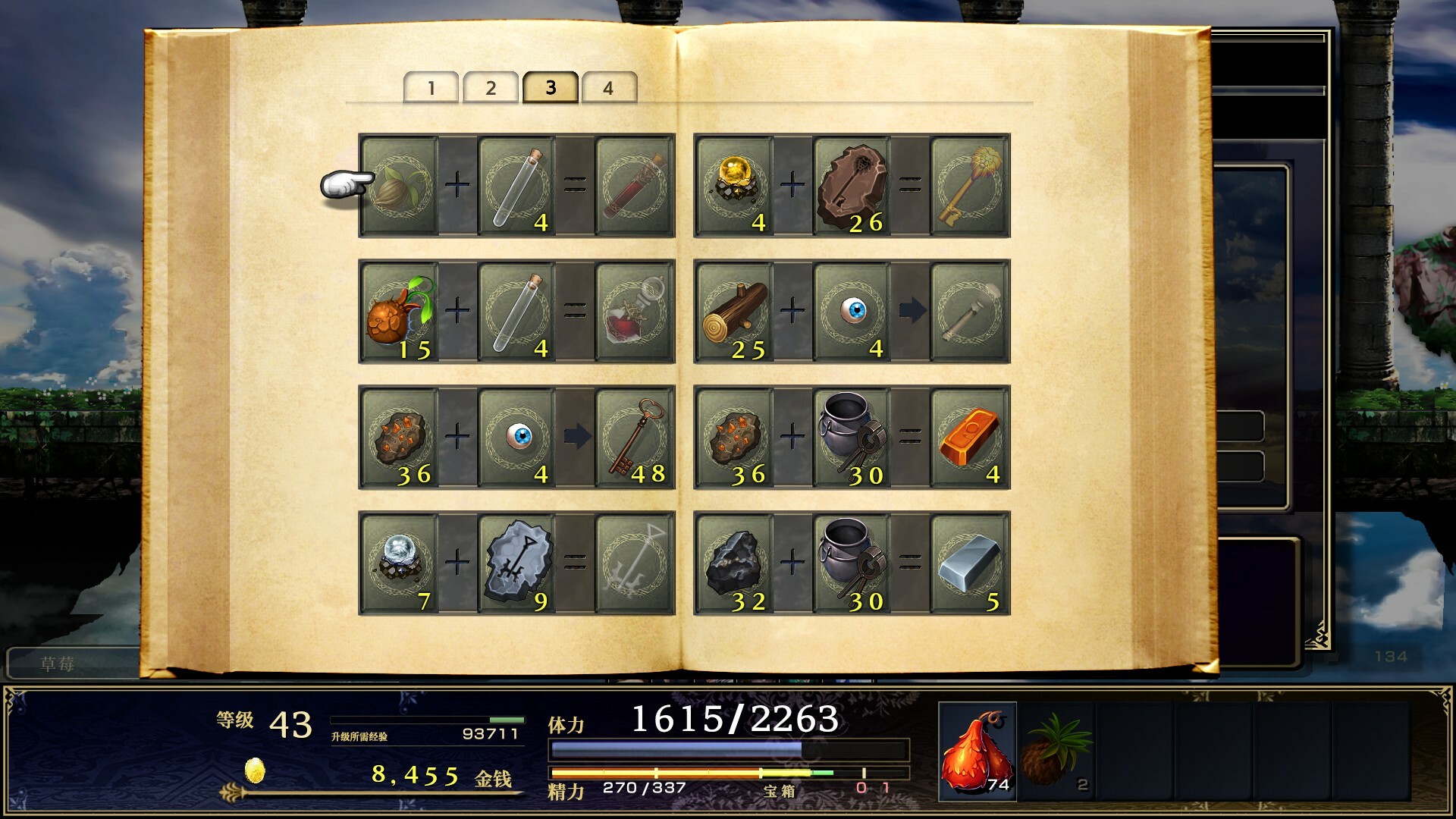
Task: Switch to recipe page 1
Action: point(432,86)
